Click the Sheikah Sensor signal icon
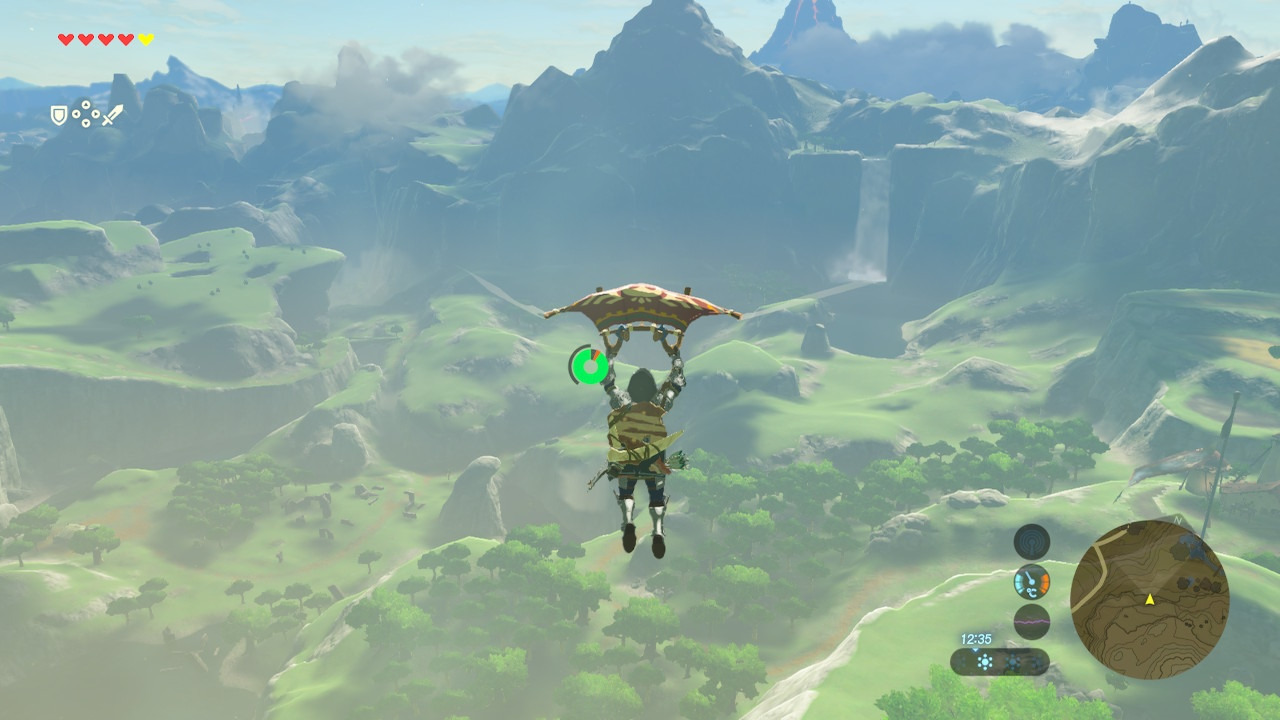The width and height of the screenshot is (1280, 720). (x=1031, y=542)
